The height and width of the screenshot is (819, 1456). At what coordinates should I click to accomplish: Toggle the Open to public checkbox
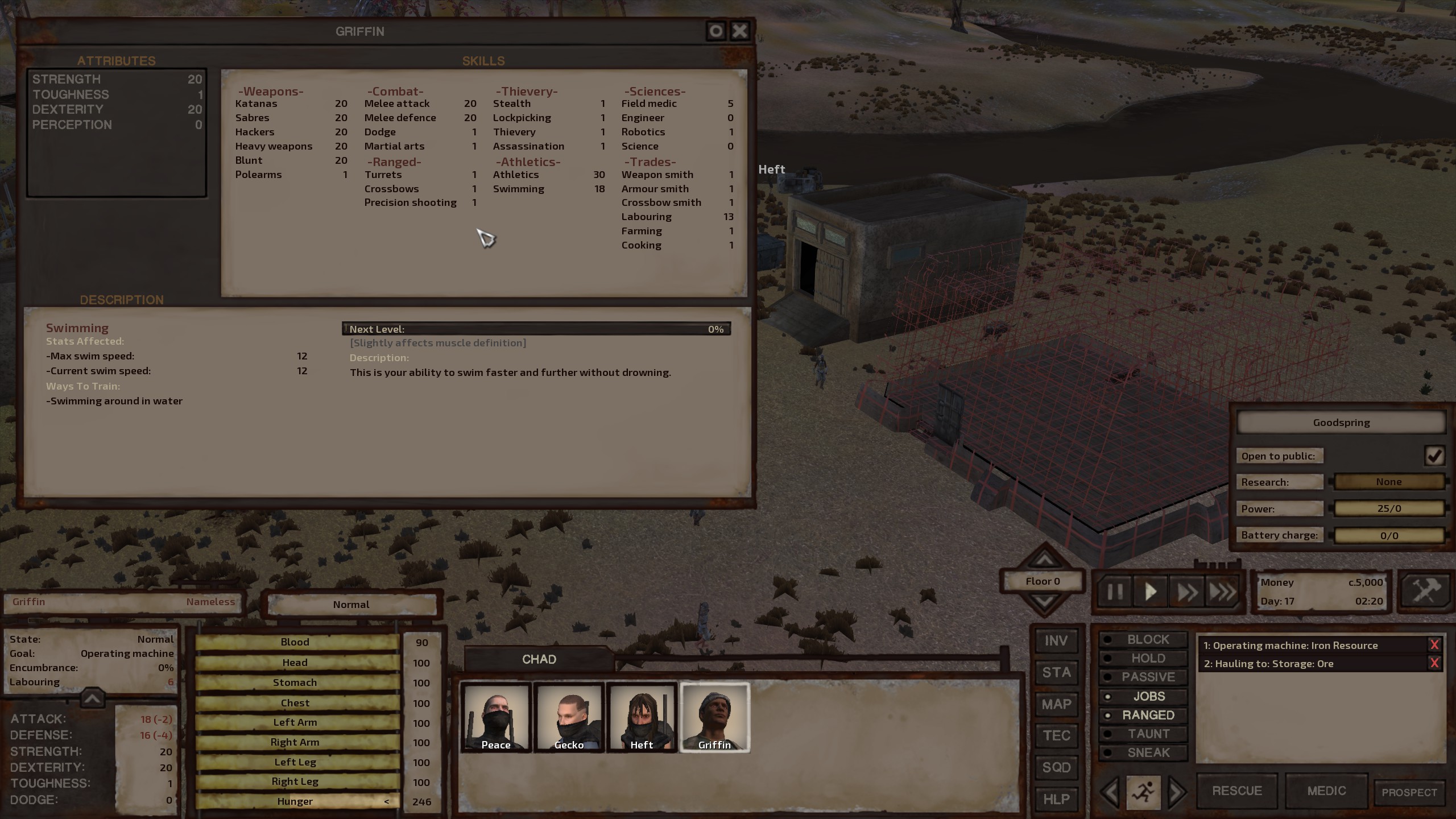1434,456
